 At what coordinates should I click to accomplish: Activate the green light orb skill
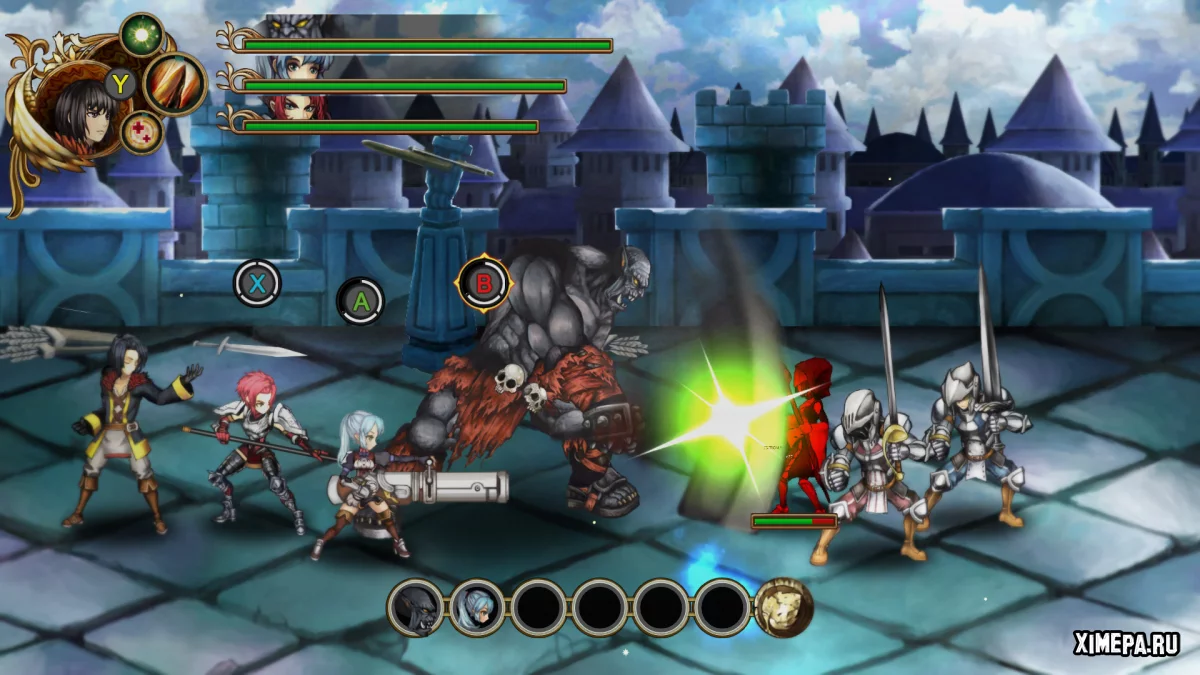pyautogui.click(x=142, y=34)
